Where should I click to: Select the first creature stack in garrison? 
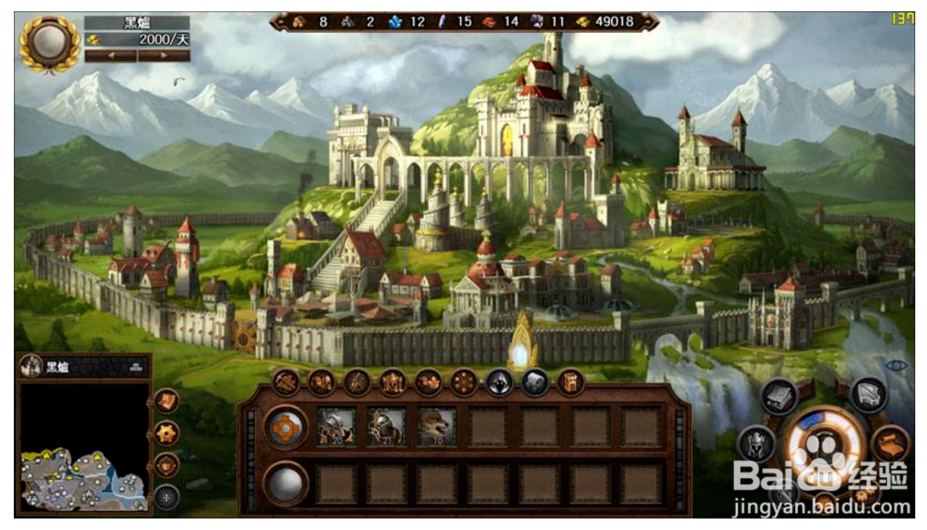[x=336, y=427]
